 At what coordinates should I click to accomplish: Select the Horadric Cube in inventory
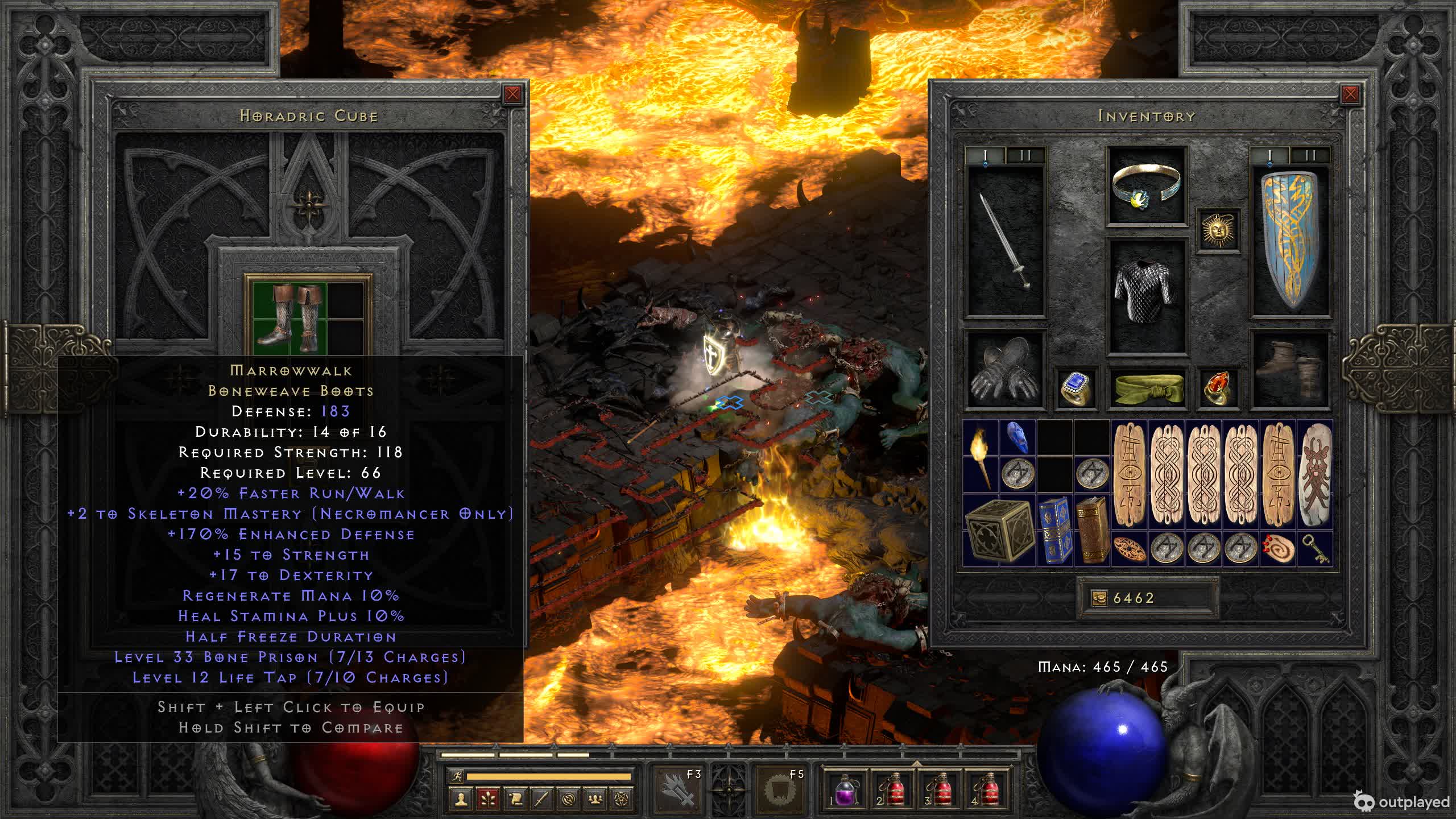[999, 530]
